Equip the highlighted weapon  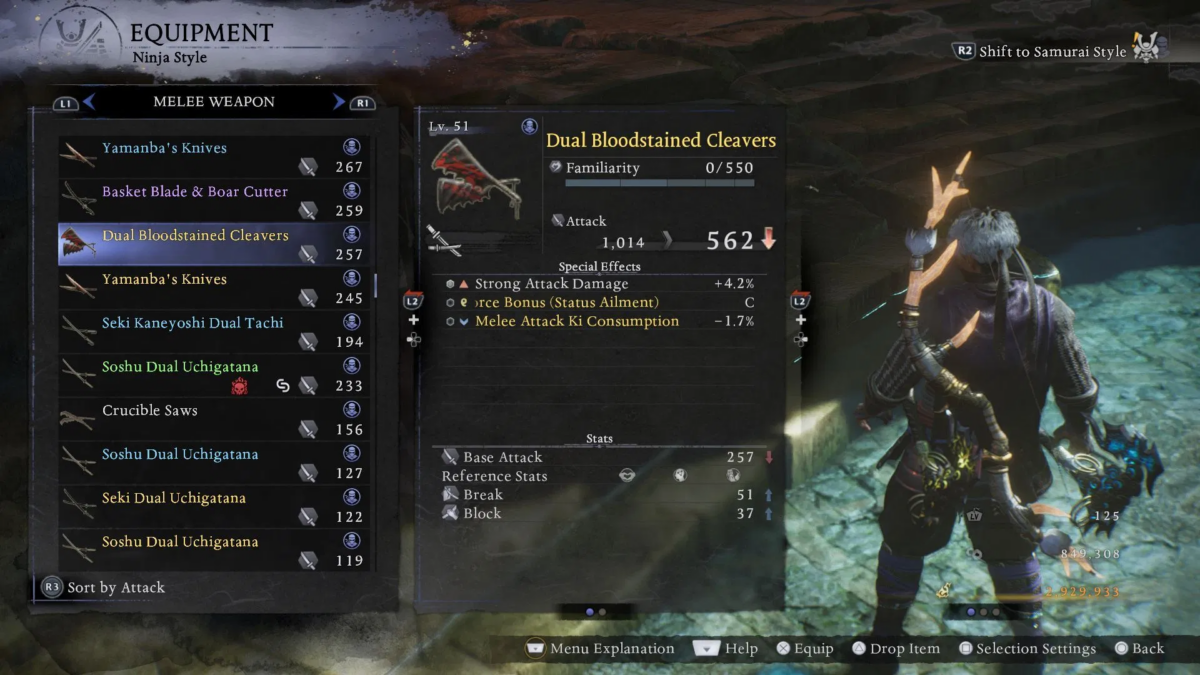point(805,649)
